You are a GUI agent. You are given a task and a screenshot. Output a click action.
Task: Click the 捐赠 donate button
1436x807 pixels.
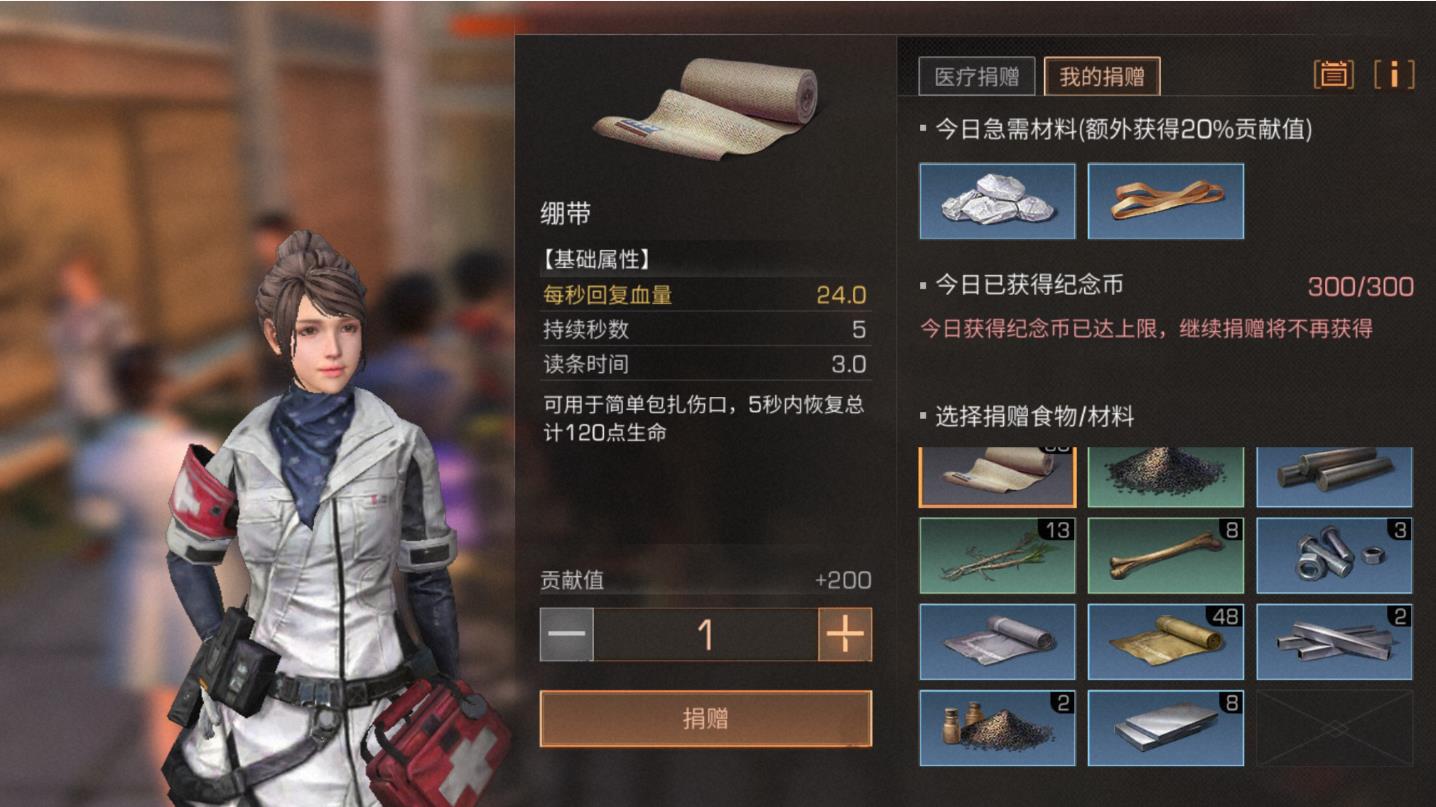[705, 718]
